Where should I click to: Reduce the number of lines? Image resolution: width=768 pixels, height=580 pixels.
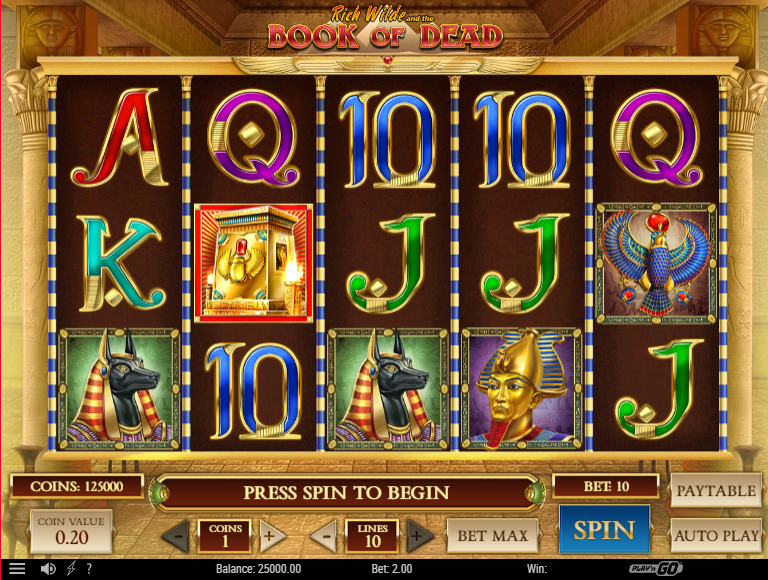click(323, 535)
